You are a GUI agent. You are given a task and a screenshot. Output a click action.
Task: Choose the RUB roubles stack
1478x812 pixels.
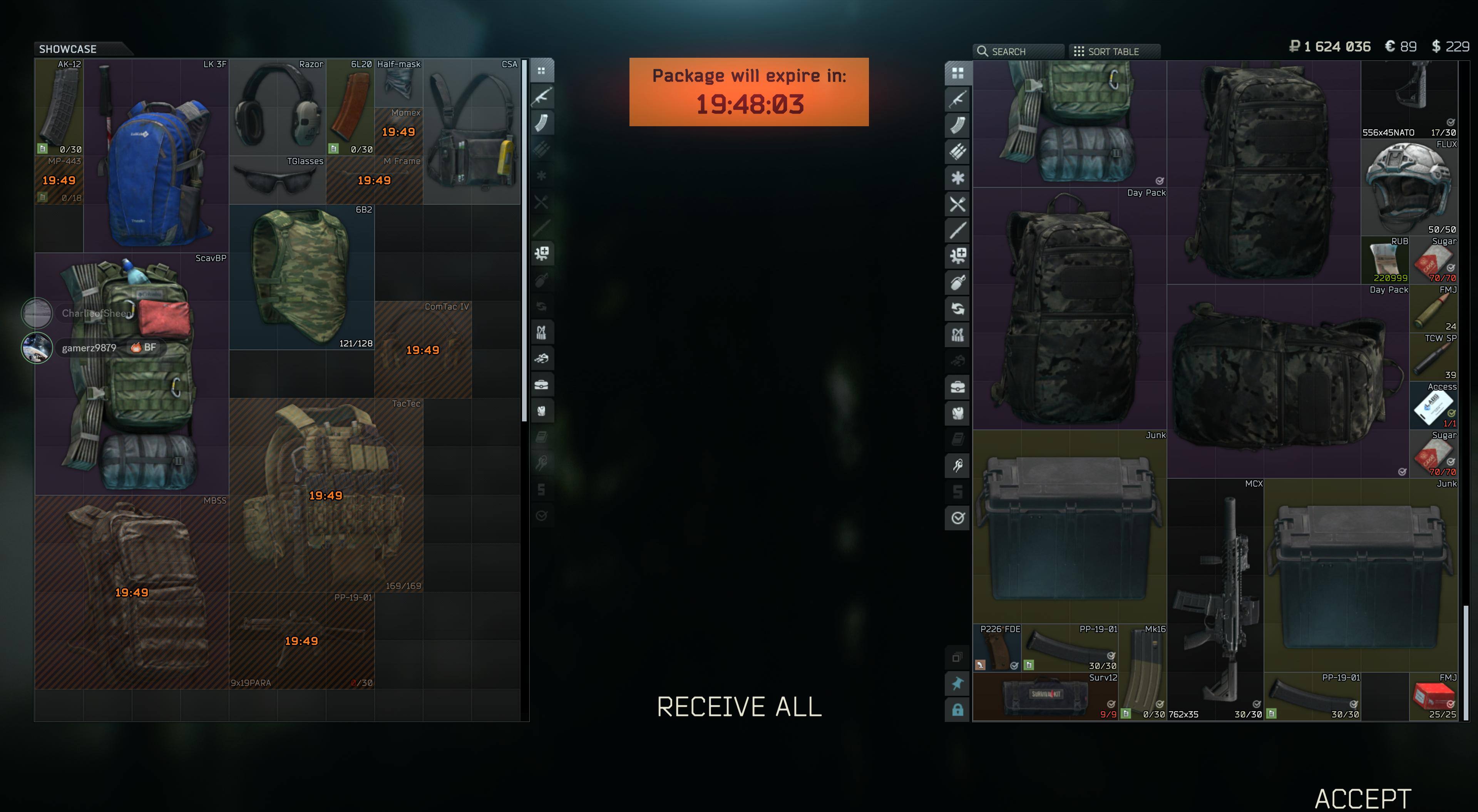click(1385, 261)
